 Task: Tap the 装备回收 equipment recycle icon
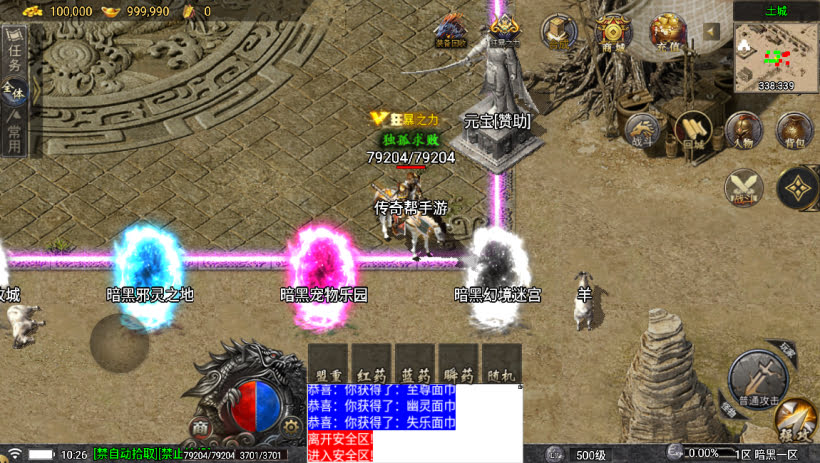point(450,30)
